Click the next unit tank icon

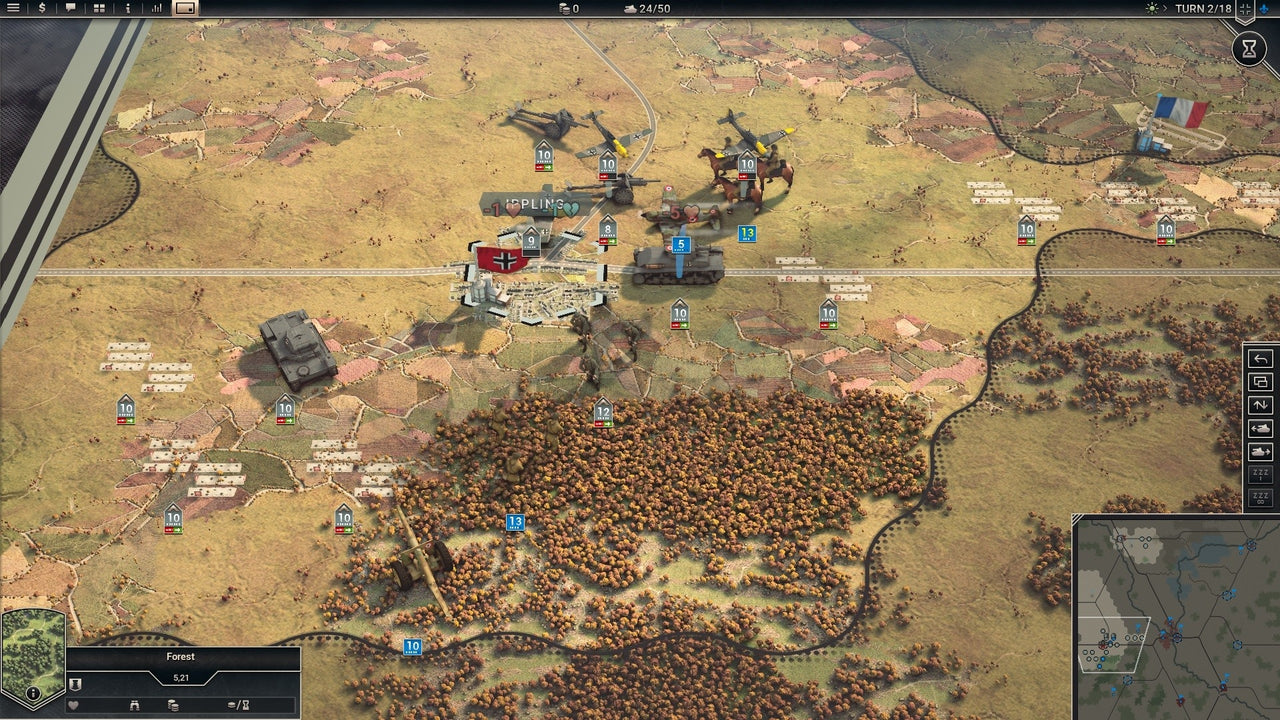[x=1259, y=453]
